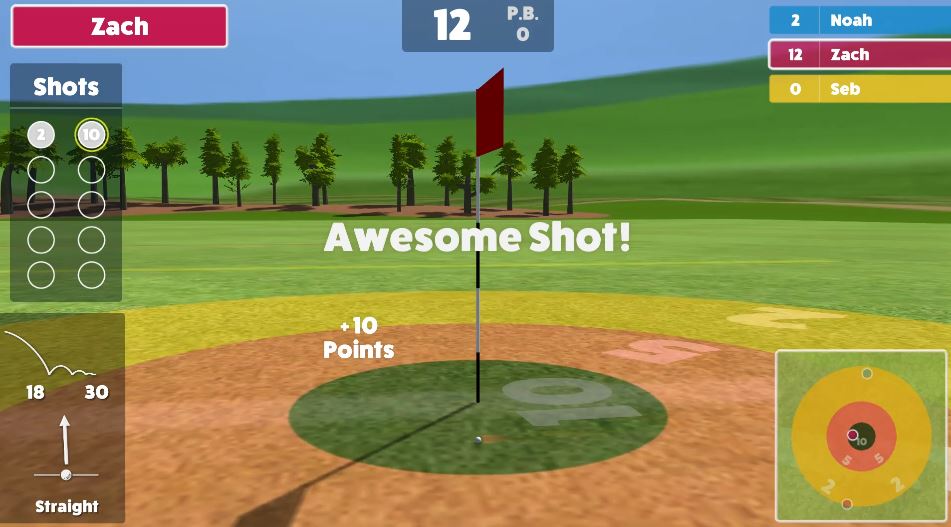Select the shot circle showing 10
Image resolution: width=951 pixels, height=527 pixels.
coord(91,135)
